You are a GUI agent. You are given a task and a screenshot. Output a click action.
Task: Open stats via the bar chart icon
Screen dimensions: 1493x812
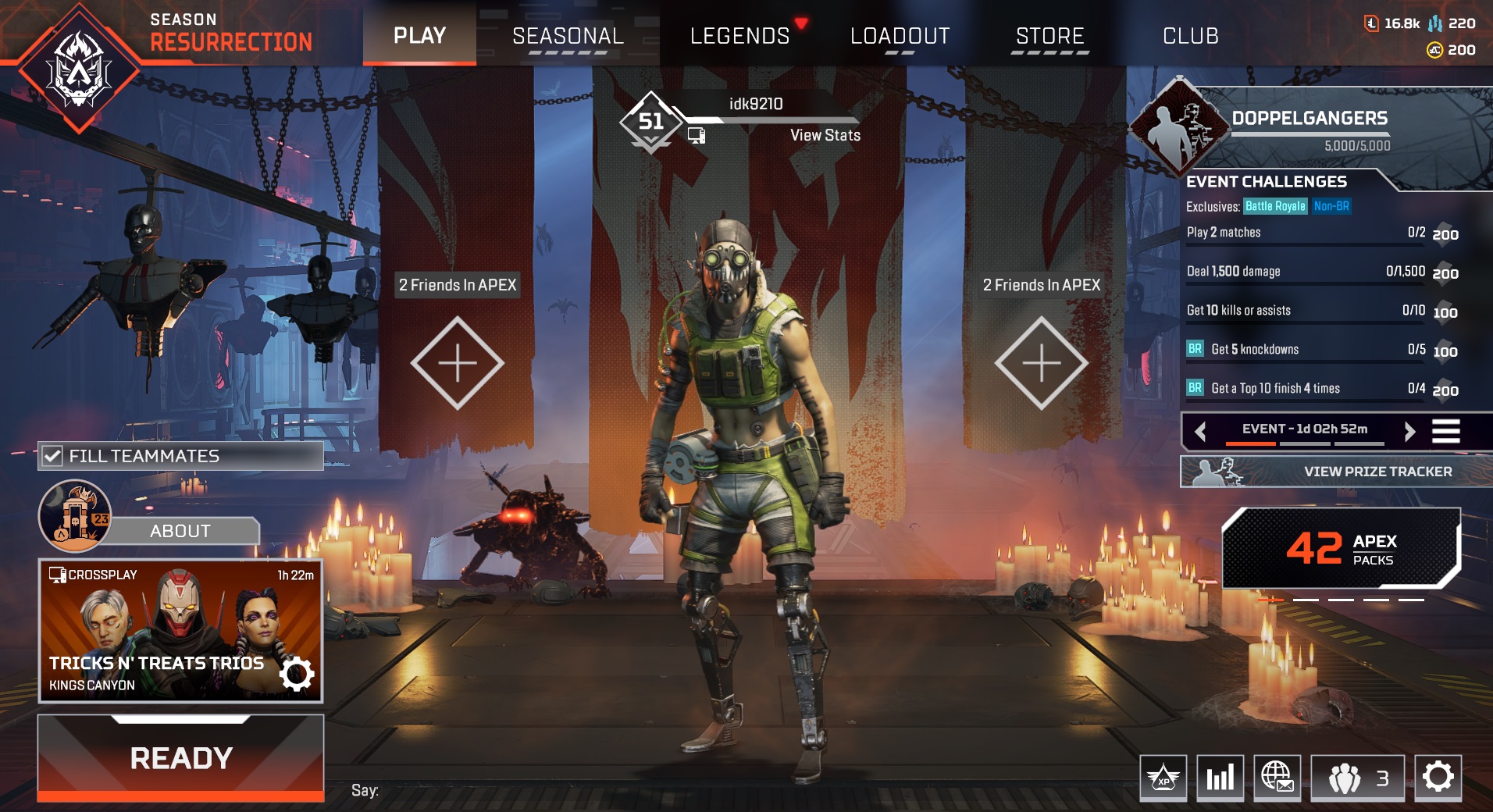coord(1220,778)
